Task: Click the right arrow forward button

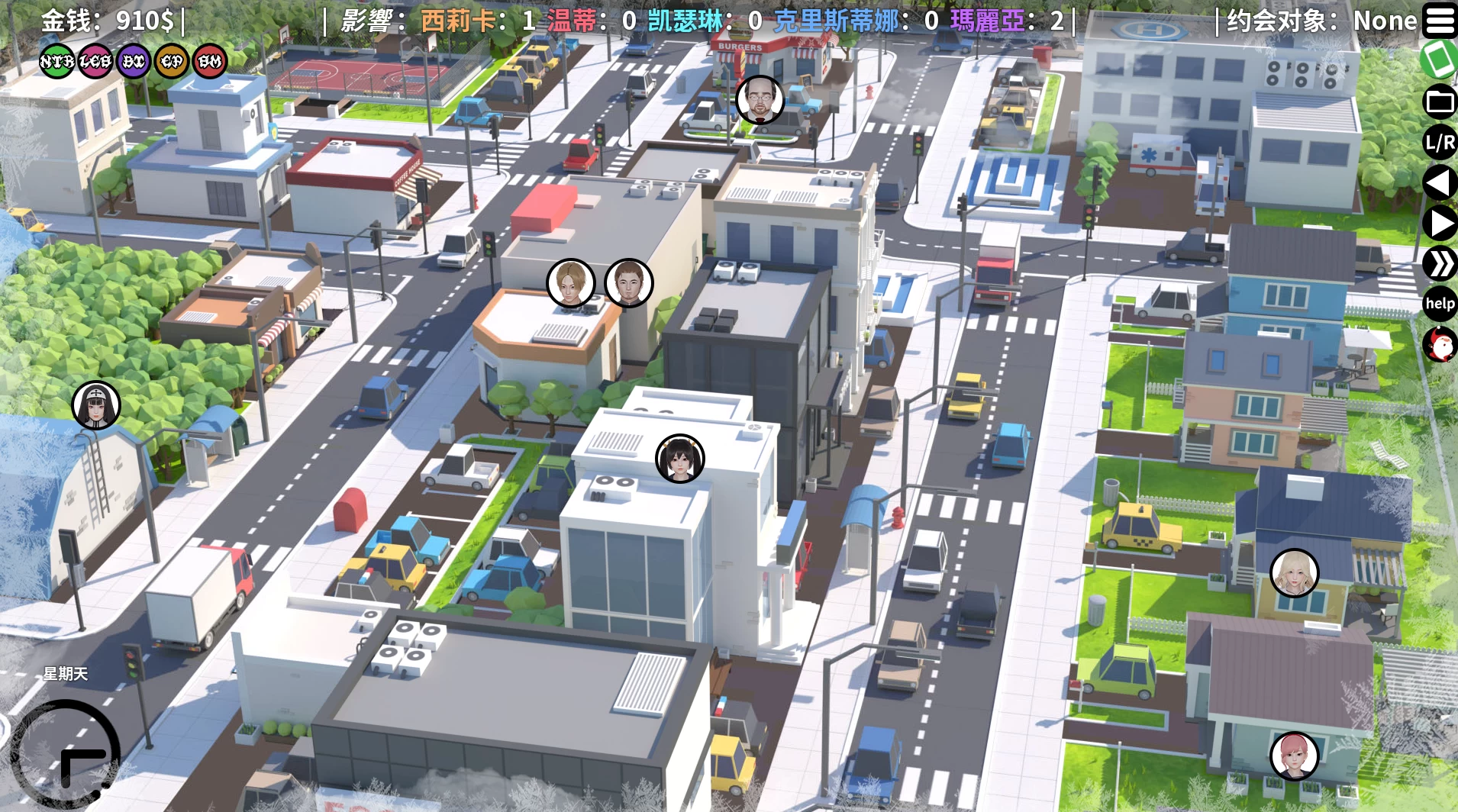Action: tap(1440, 224)
